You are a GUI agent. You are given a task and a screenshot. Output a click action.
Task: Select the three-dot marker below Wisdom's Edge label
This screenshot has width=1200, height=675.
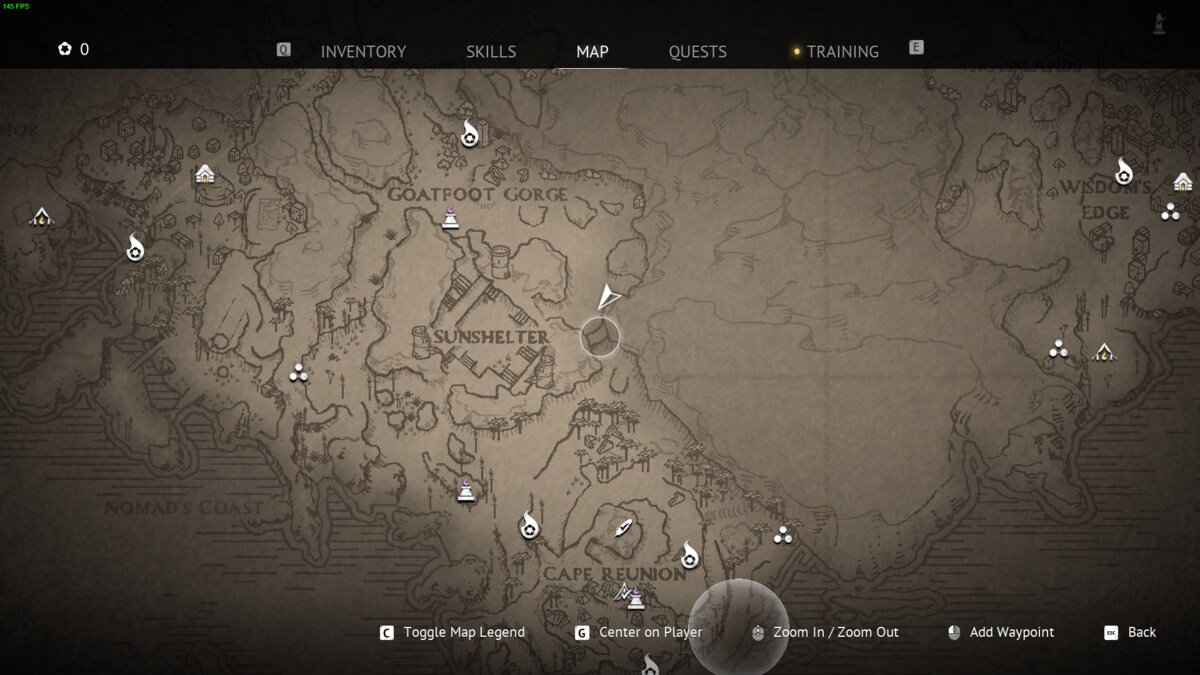click(1170, 211)
